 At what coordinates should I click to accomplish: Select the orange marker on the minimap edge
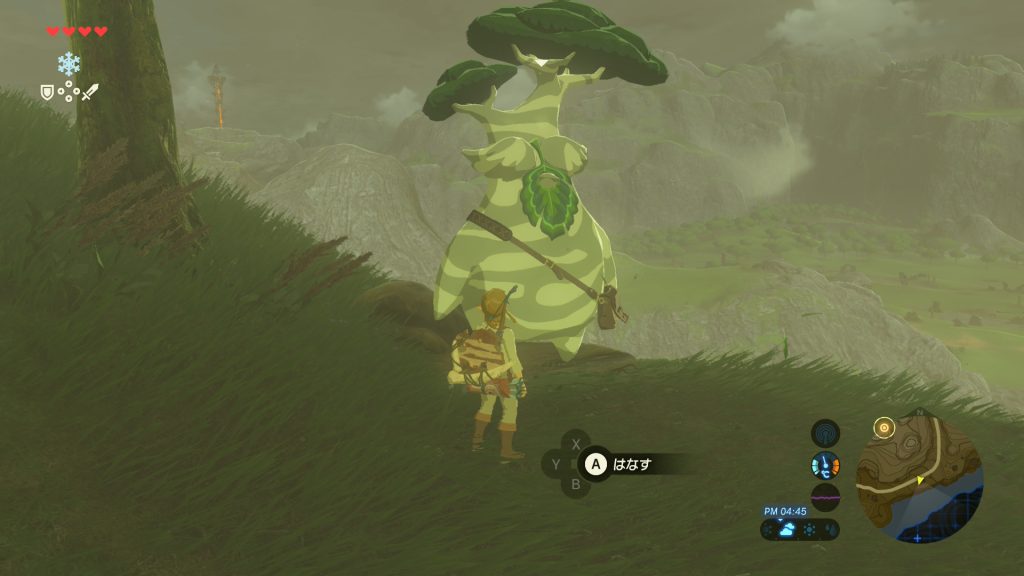pyautogui.click(x=883, y=429)
